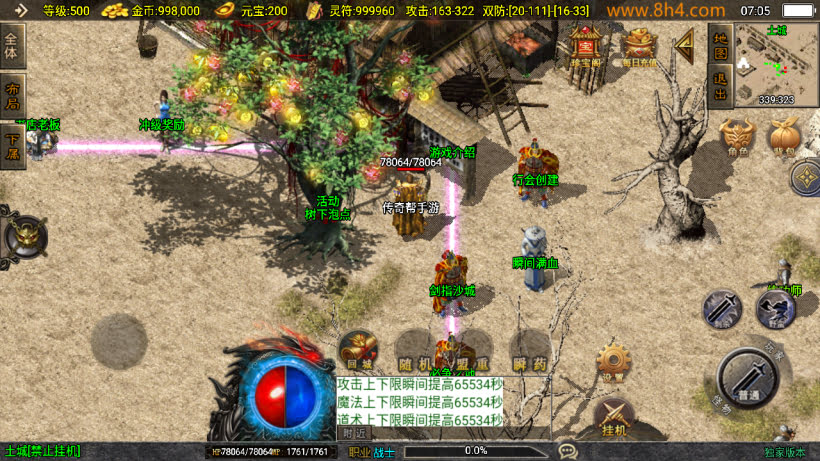Open the 每日充值 daily recharge icon
Image resolution: width=820 pixels, height=461 pixels.
pyautogui.click(x=639, y=46)
